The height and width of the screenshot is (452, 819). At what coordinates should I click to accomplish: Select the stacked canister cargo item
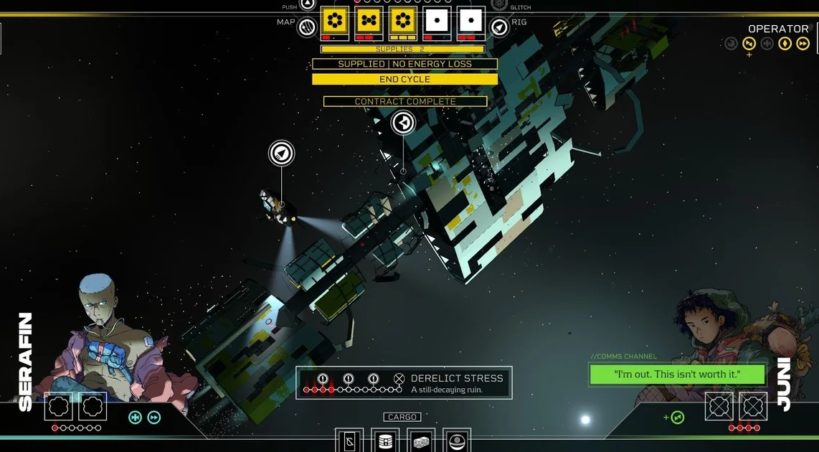[385, 440]
